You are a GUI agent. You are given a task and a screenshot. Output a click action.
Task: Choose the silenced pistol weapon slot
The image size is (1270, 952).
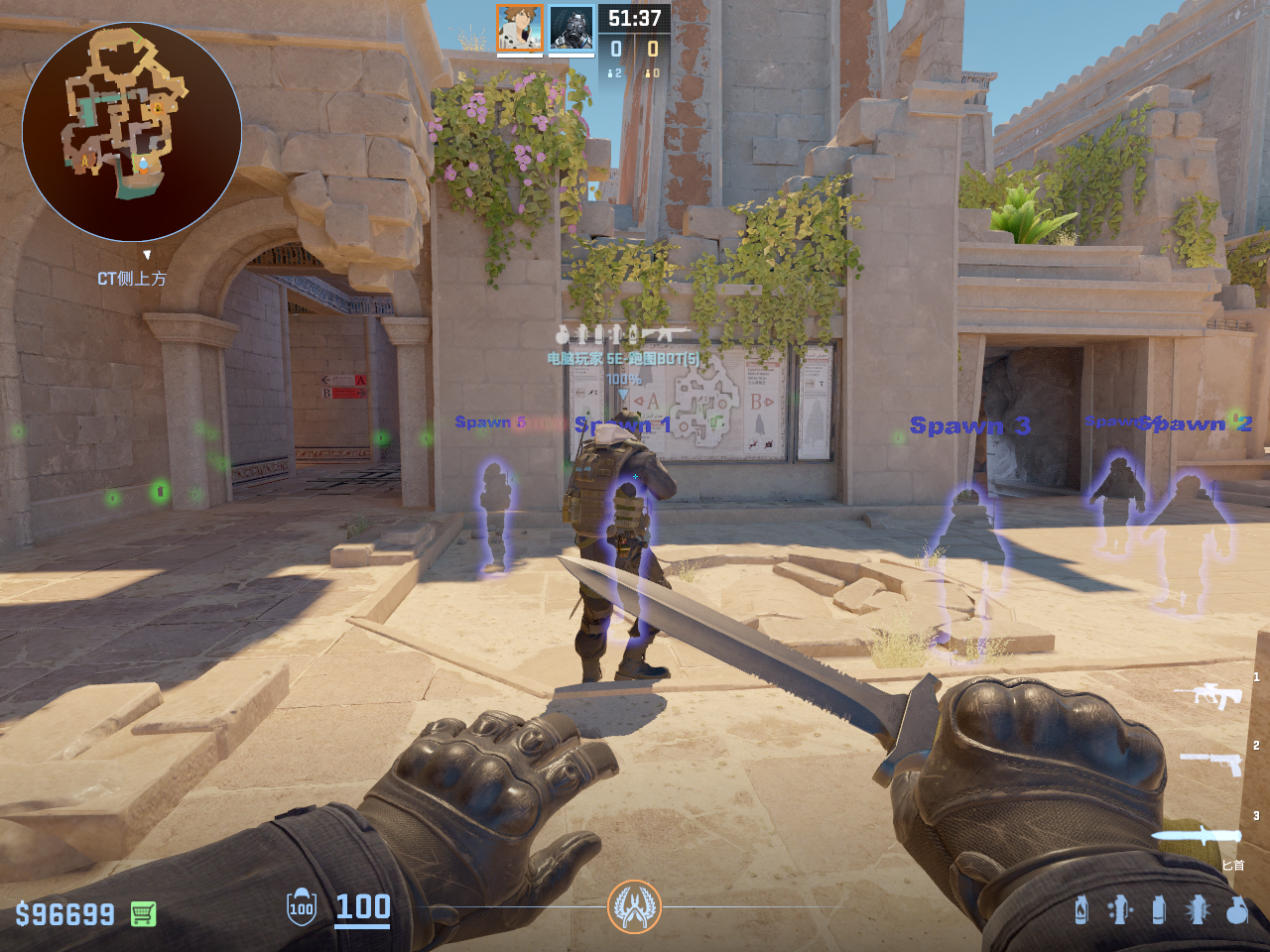(1210, 764)
